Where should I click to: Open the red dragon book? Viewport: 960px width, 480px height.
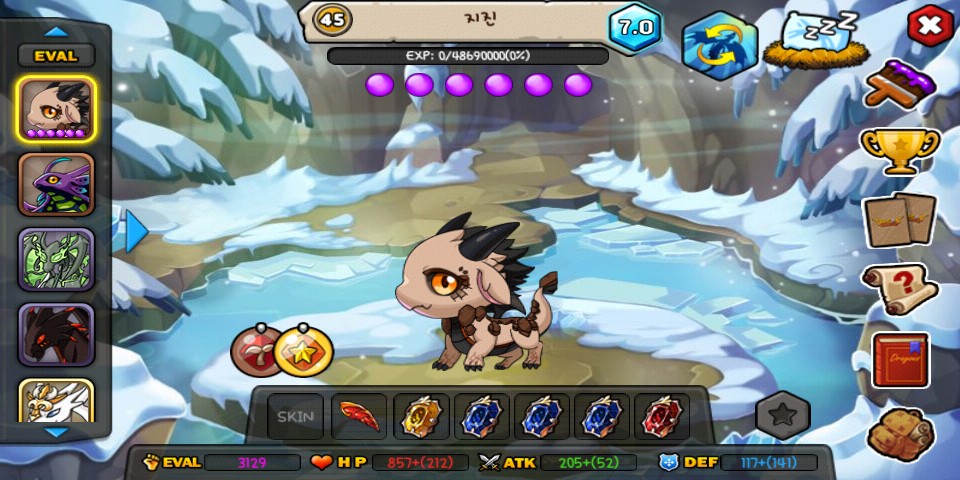tap(900, 360)
